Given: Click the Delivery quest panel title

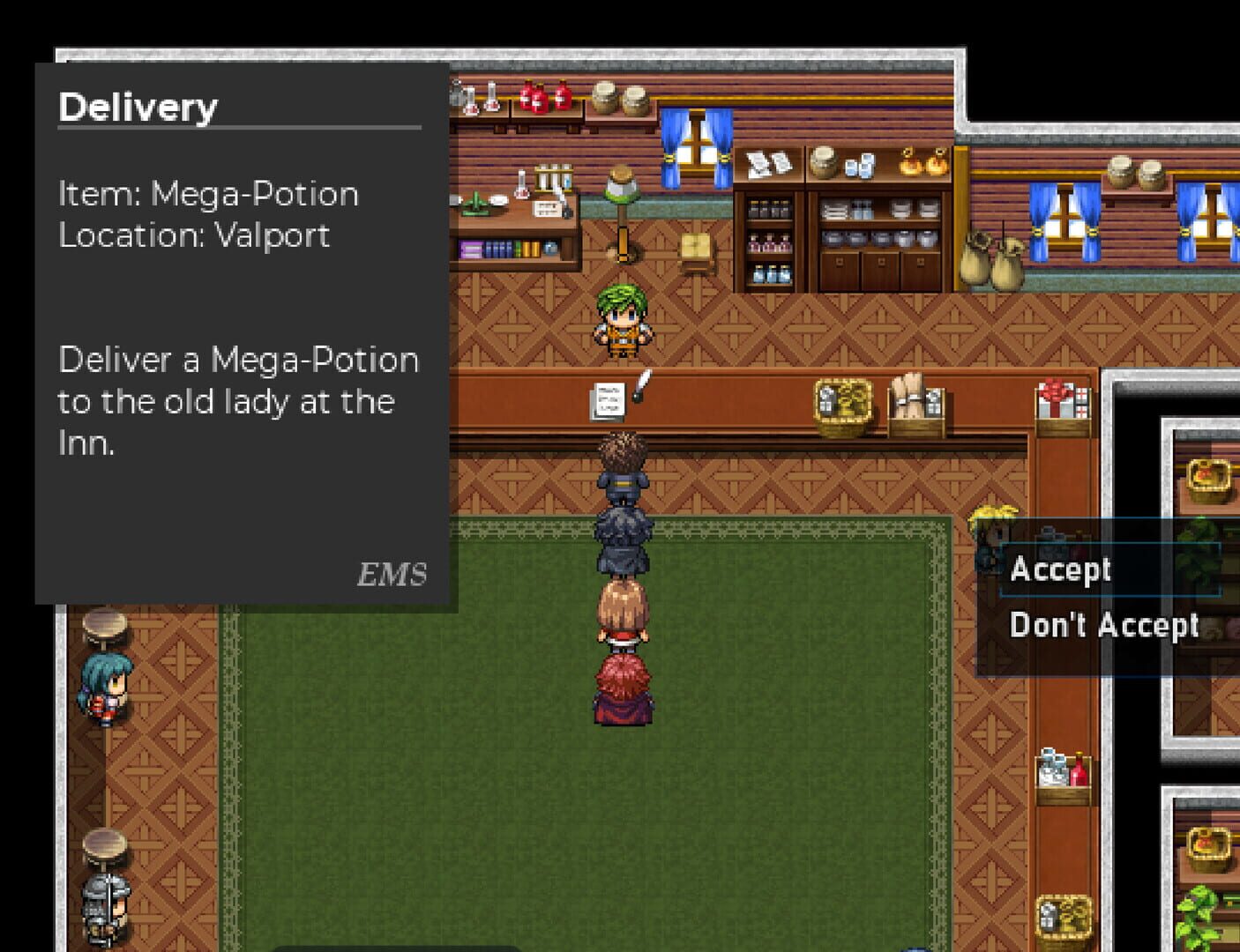Looking at the screenshot, I should point(138,107).
